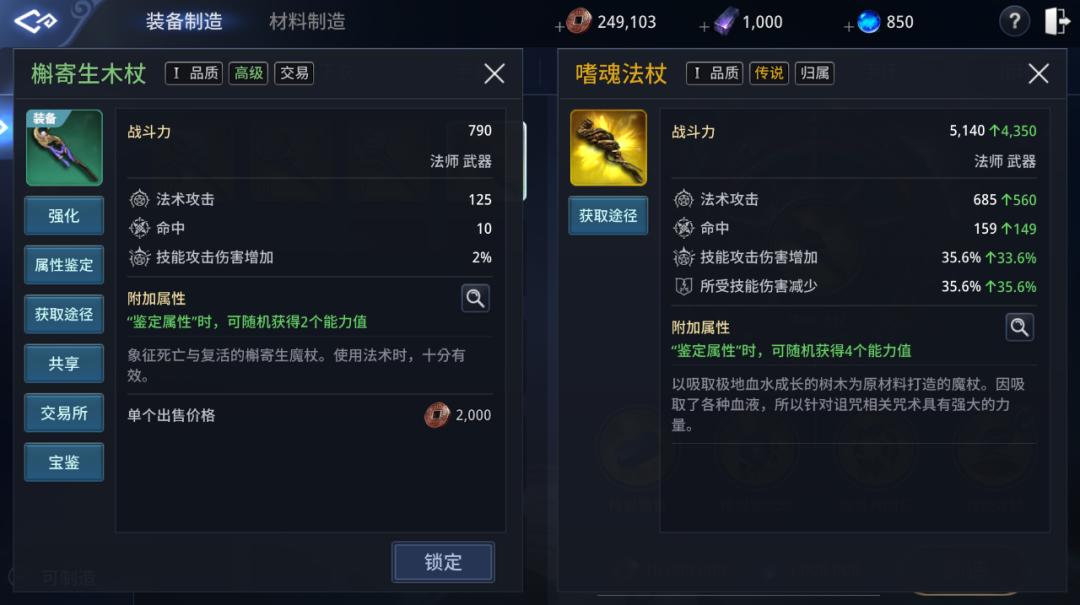The height and width of the screenshot is (605, 1080).
Task: Select the 槲寄生木杖 equipment icon
Action: tap(64, 148)
